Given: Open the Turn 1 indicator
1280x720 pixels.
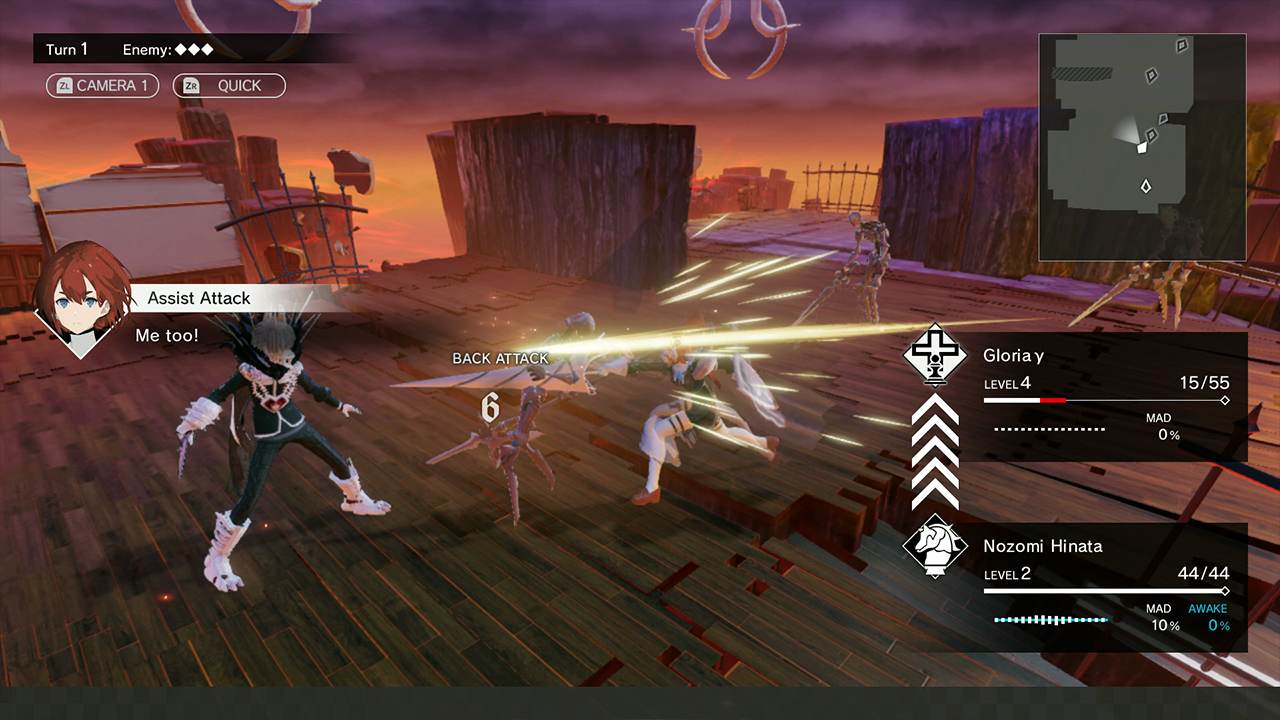Looking at the screenshot, I should tap(67, 49).
